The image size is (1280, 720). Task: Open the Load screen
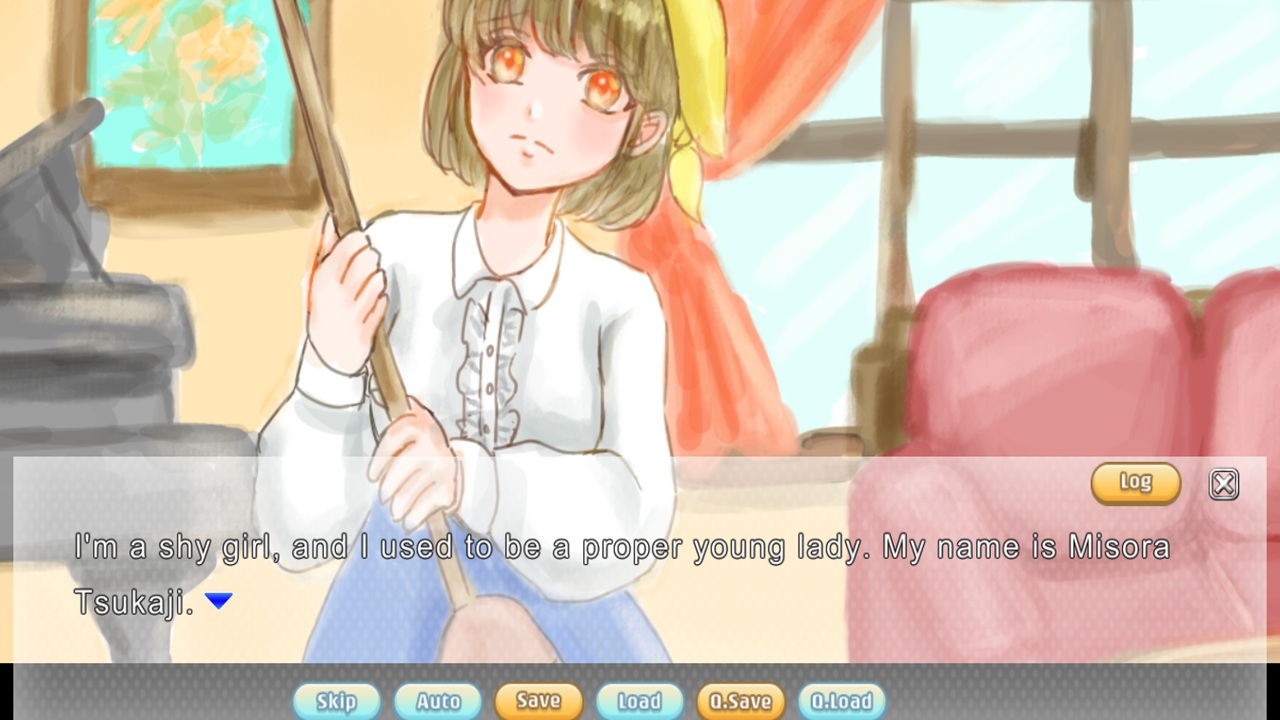click(639, 701)
